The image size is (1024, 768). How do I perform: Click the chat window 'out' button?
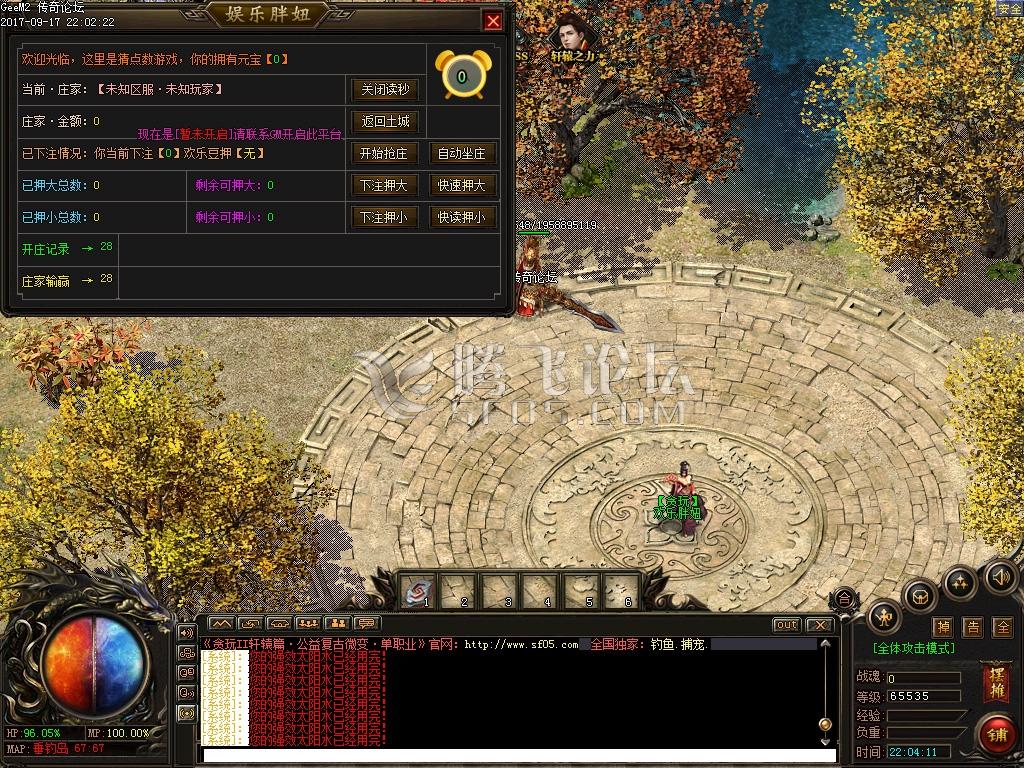787,625
